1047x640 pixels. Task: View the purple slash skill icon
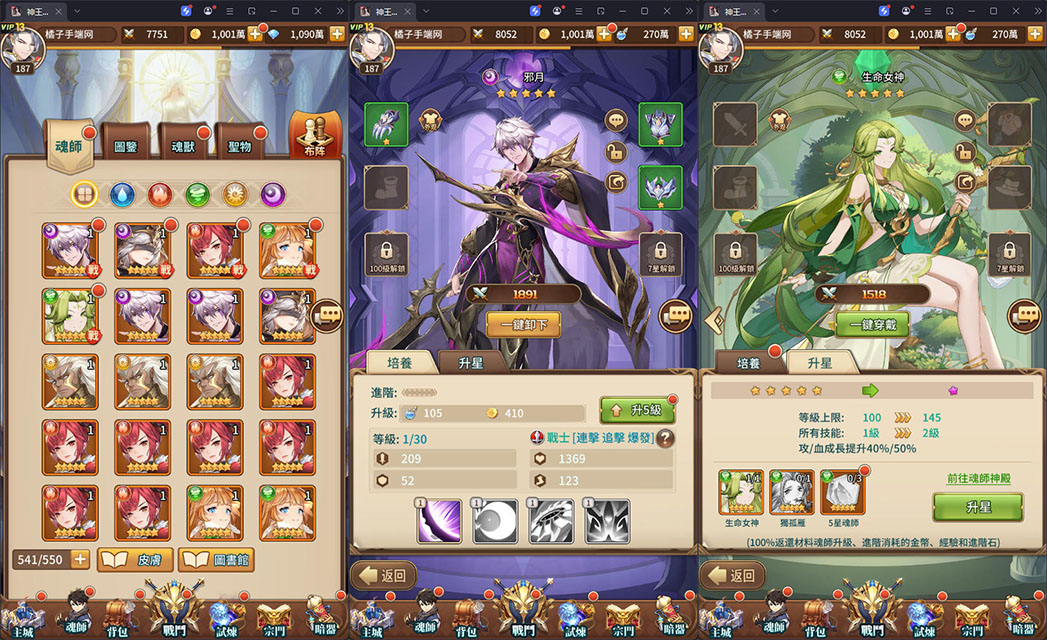tap(439, 521)
